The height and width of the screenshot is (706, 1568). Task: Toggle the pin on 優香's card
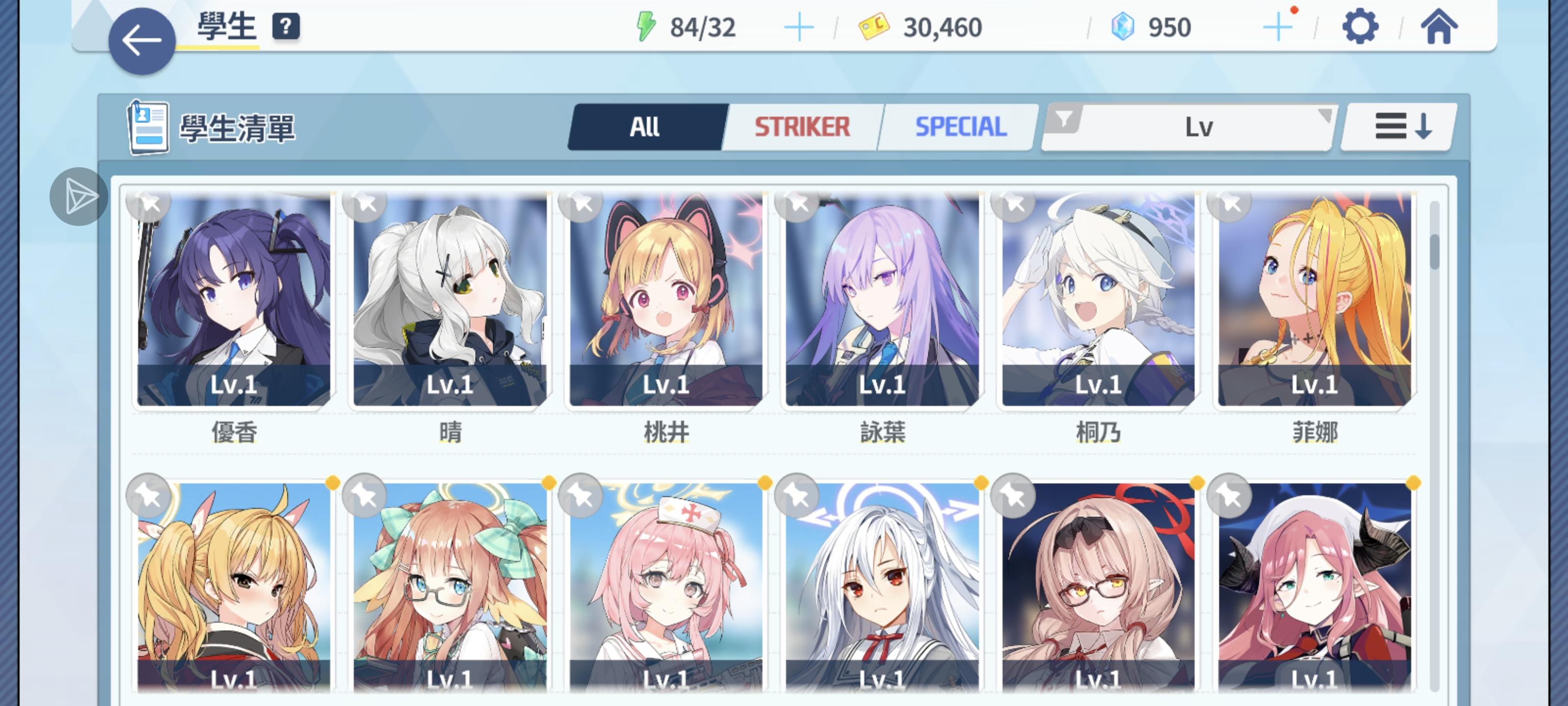coord(148,204)
